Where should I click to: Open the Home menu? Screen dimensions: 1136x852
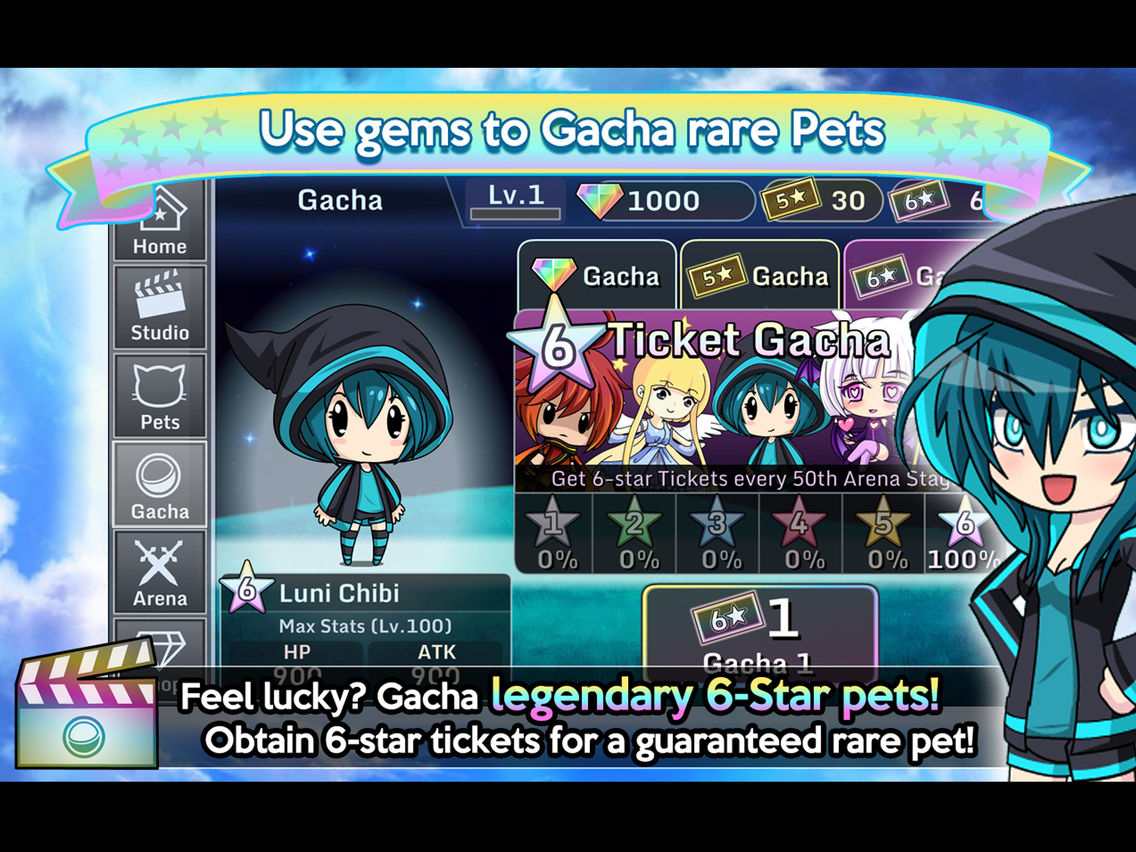[160, 224]
